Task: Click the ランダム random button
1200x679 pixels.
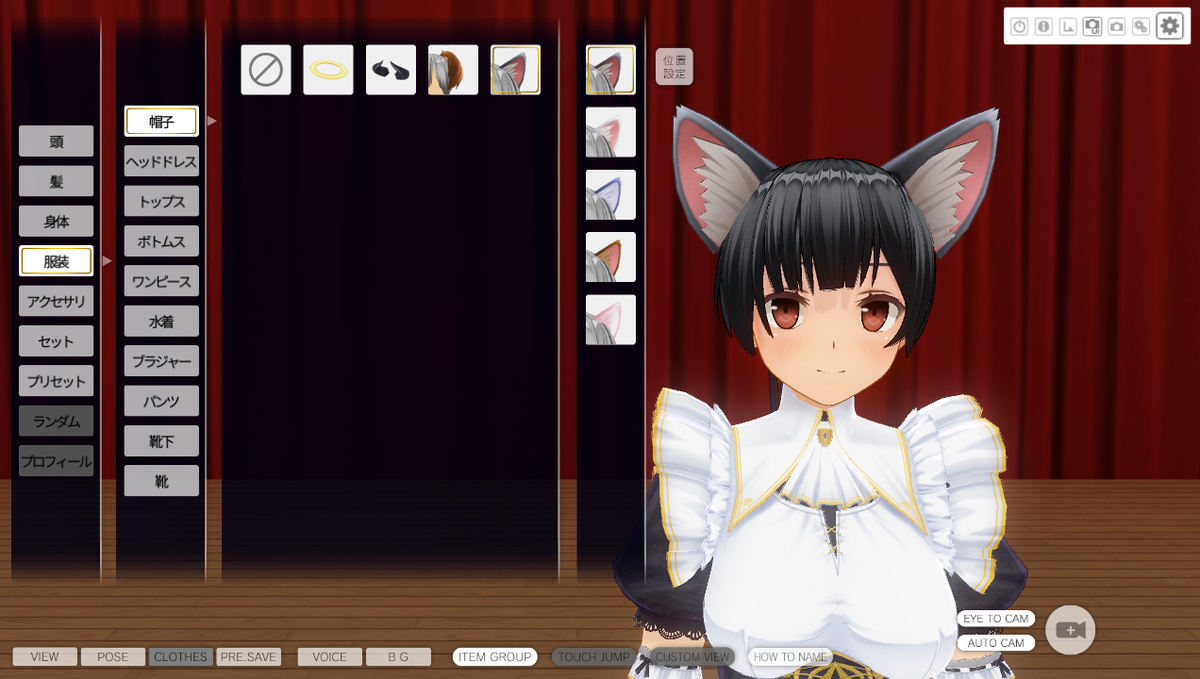Action: pyautogui.click(x=56, y=421)
